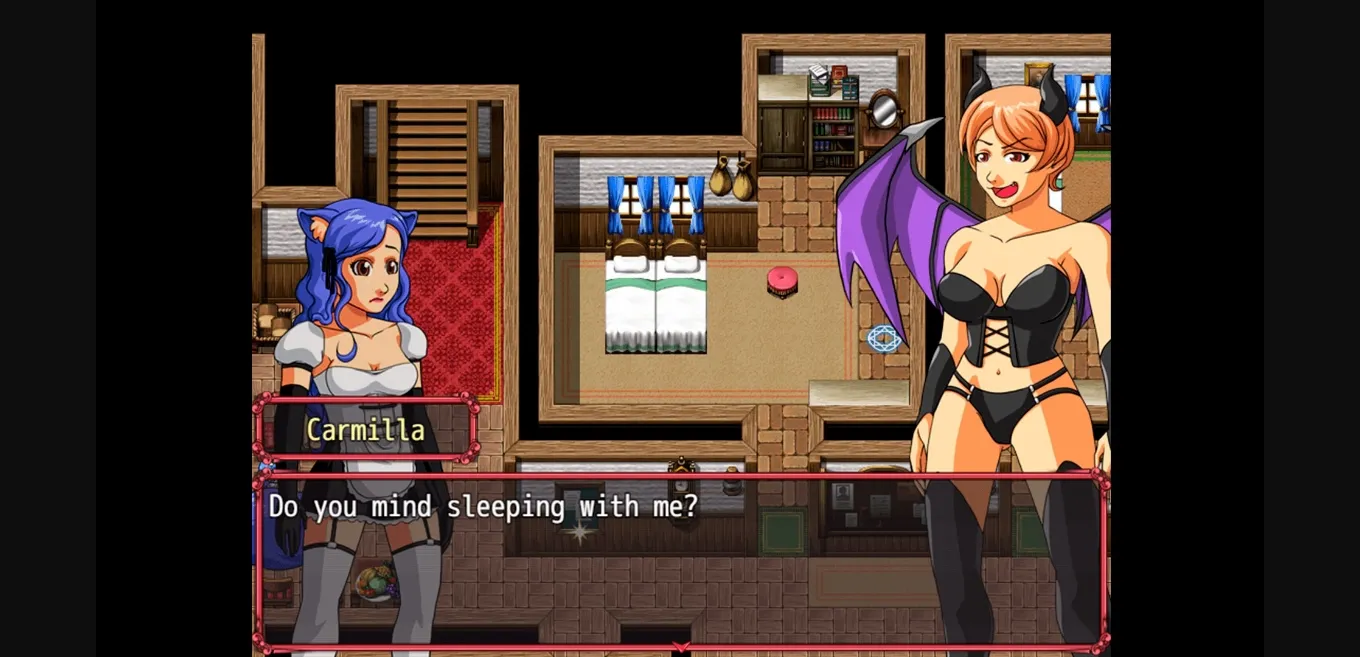The width and height of the screenshot is (1360, 657).
Task: Click the red continue arrow indicator
Action: point(681,647)
